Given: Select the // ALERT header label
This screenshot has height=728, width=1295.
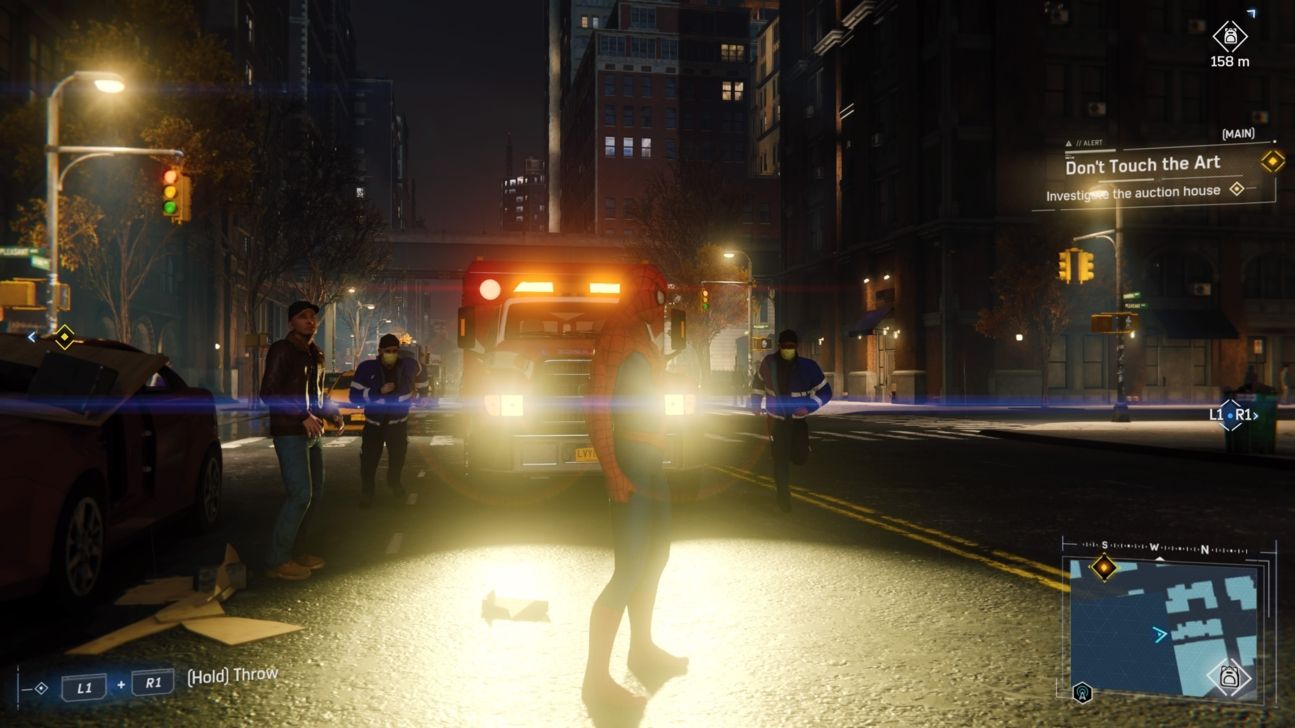Looking at the screenshot, I should click(1088, 143).
